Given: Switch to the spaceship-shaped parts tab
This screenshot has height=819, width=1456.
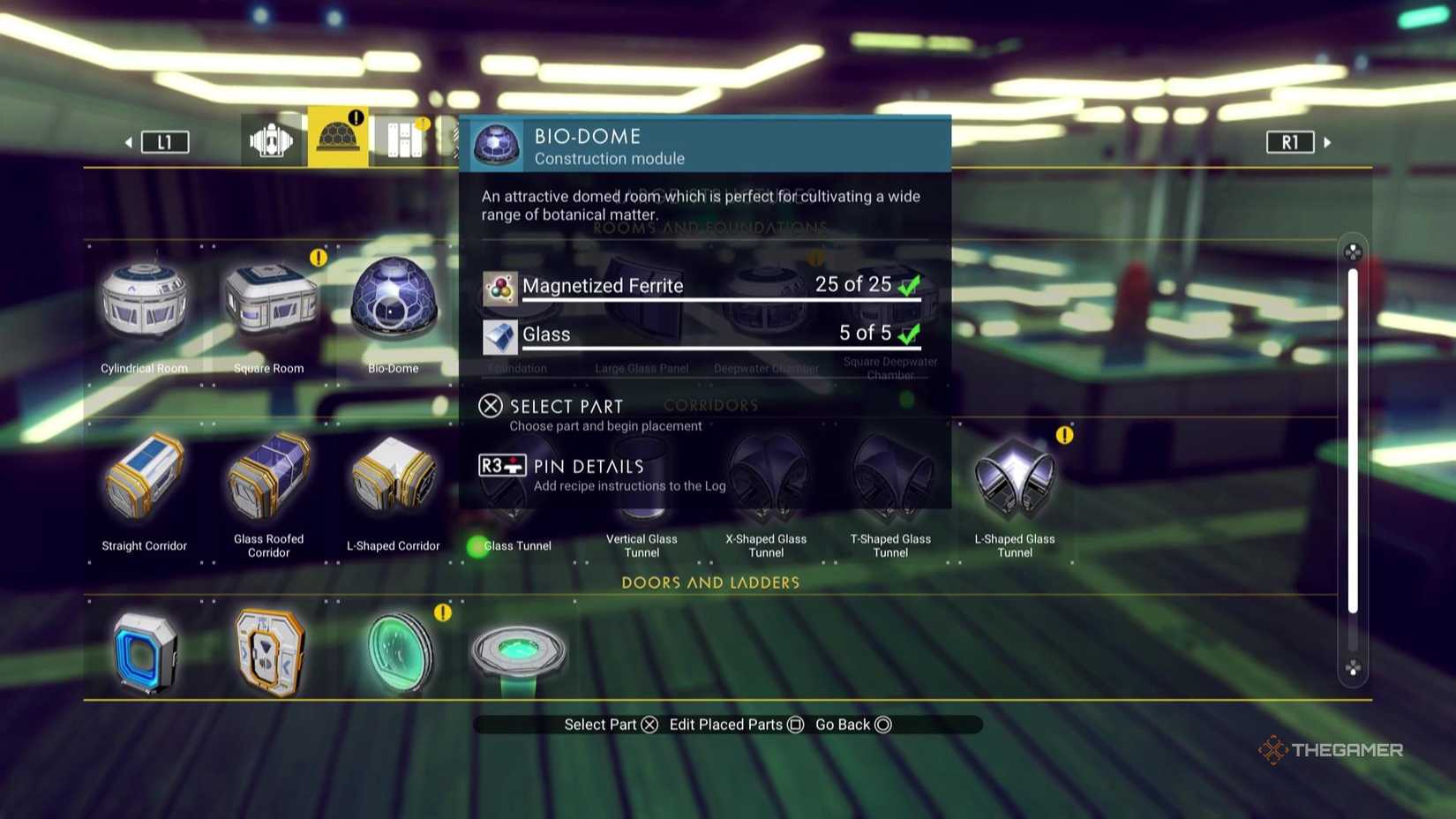Looking at the screenshot, I should tap(270, 138).
